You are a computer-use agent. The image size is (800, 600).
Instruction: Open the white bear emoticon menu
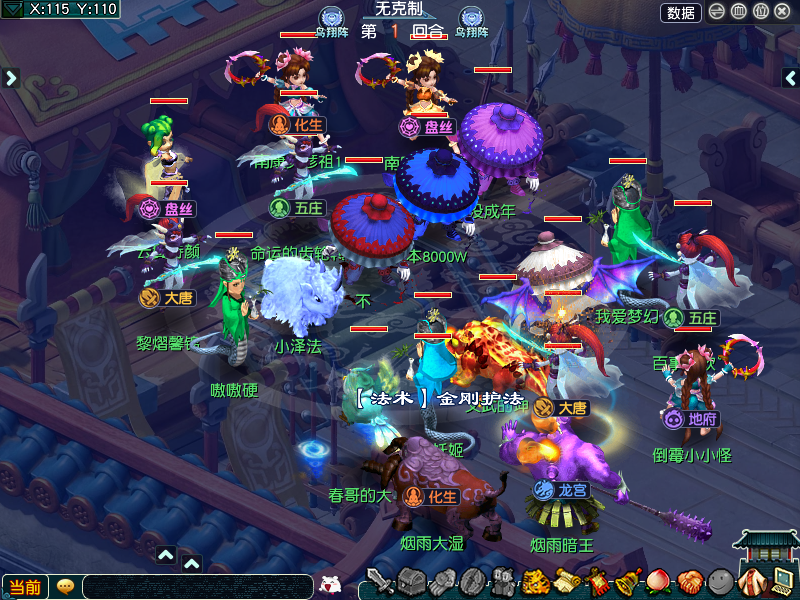(x=329, y=585)
